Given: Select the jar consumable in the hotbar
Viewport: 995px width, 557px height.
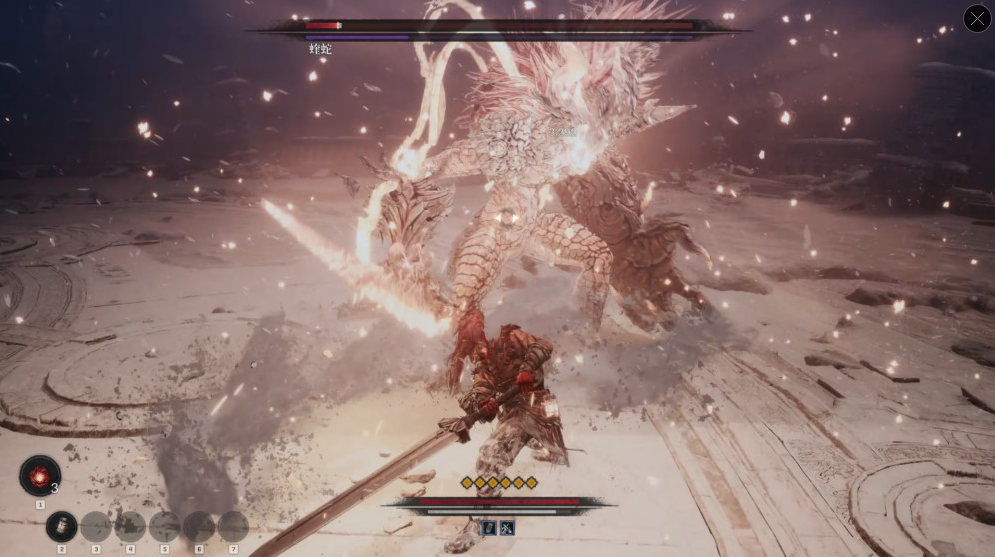Looking at the screenshot, I should (x=61, y=526).
